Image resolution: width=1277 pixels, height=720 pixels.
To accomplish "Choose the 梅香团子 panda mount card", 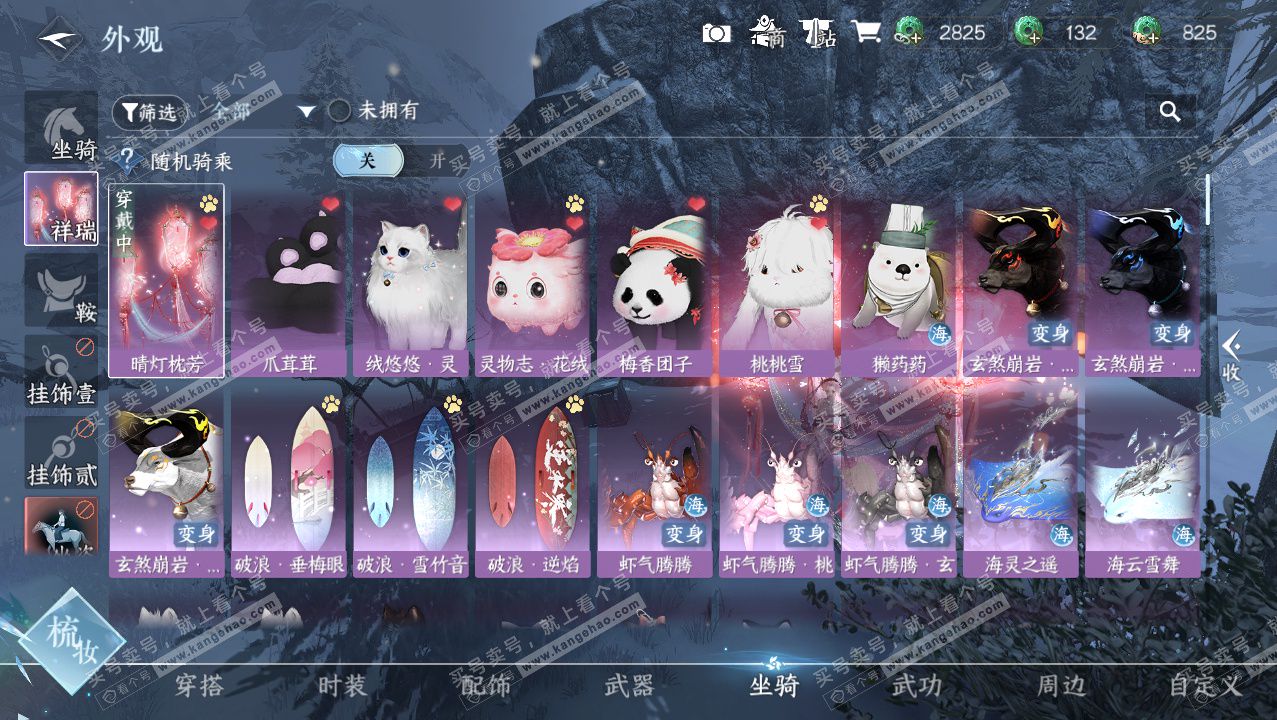I will tap(655, 283).
